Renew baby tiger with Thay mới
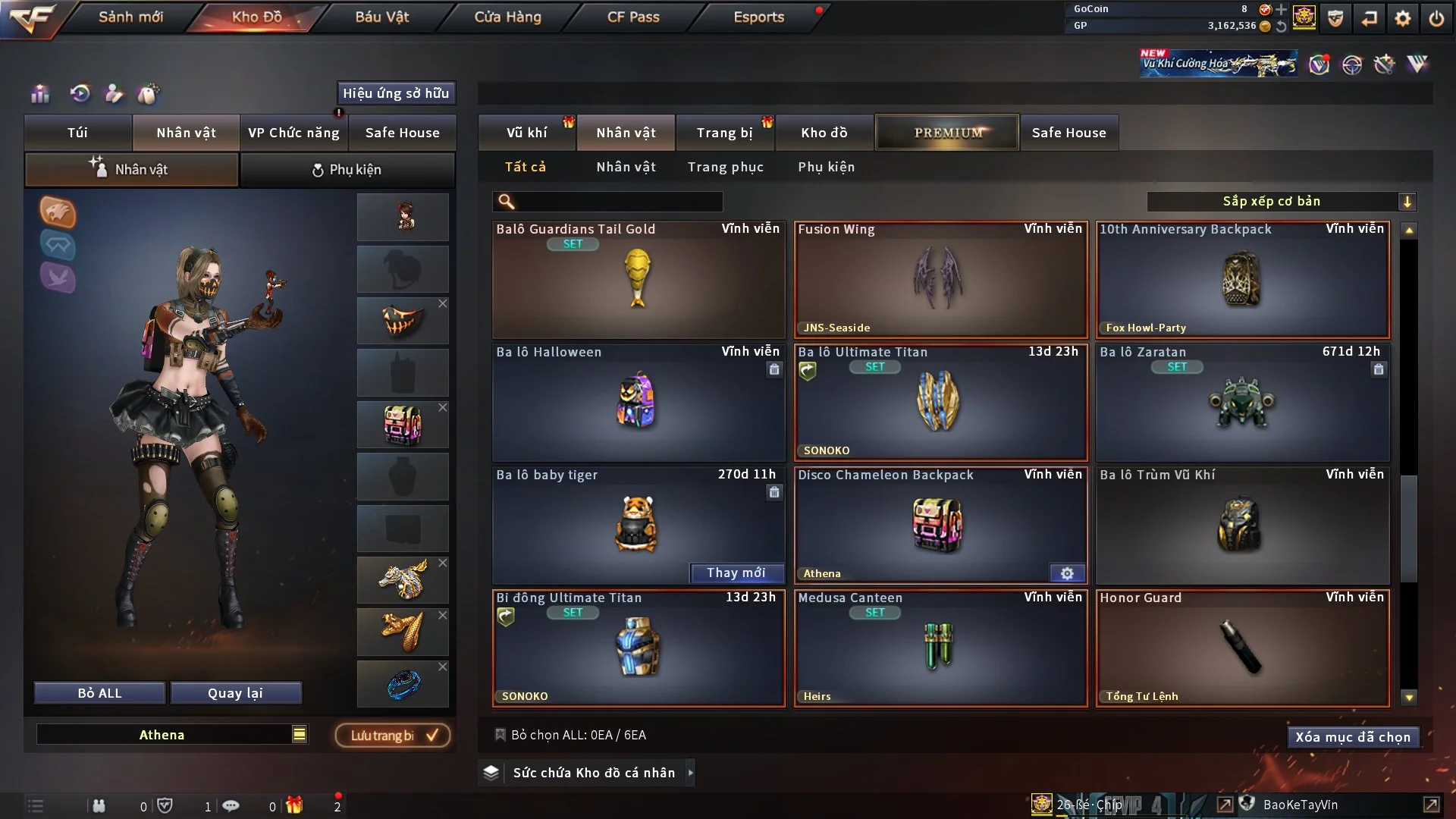Screen dimensions: 1456x819 [x=736, y=573]
